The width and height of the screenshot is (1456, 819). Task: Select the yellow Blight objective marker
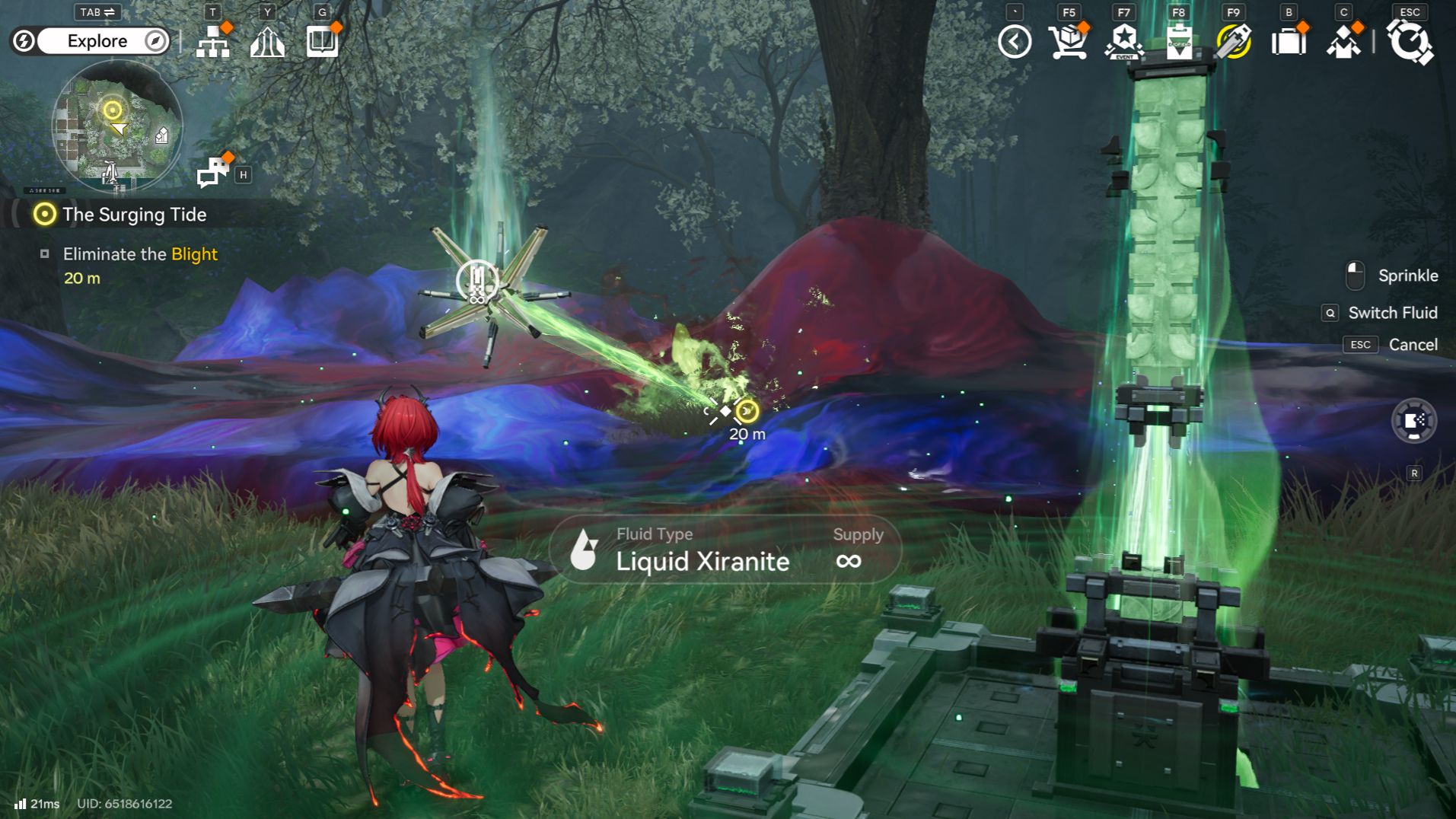748,412
